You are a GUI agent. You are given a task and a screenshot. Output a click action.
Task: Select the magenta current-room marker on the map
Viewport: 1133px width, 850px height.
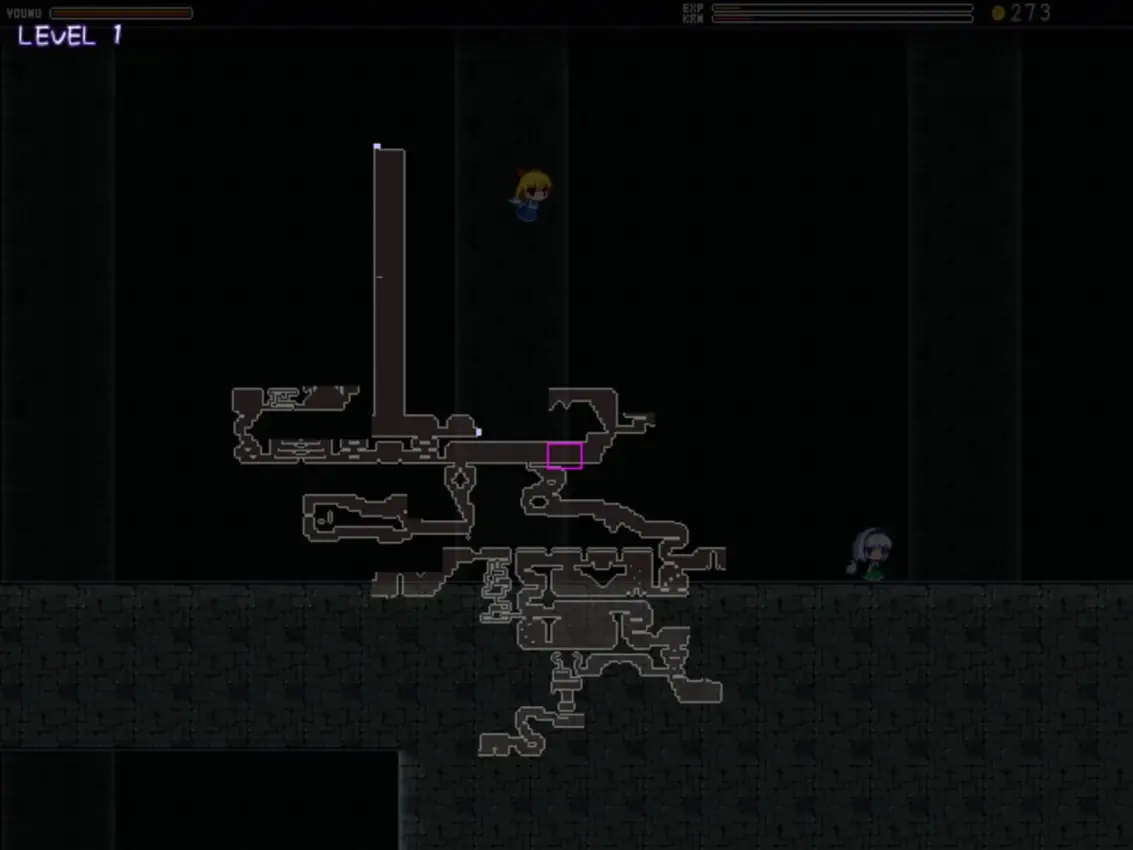(564, 456)
